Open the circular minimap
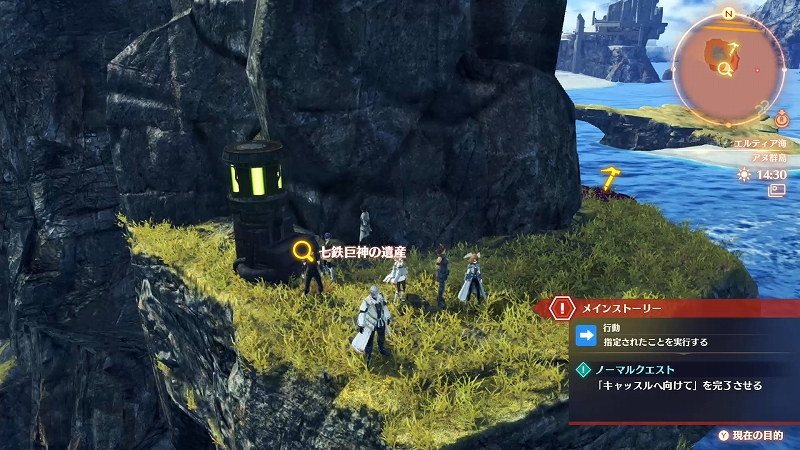 tap(727, 66)
